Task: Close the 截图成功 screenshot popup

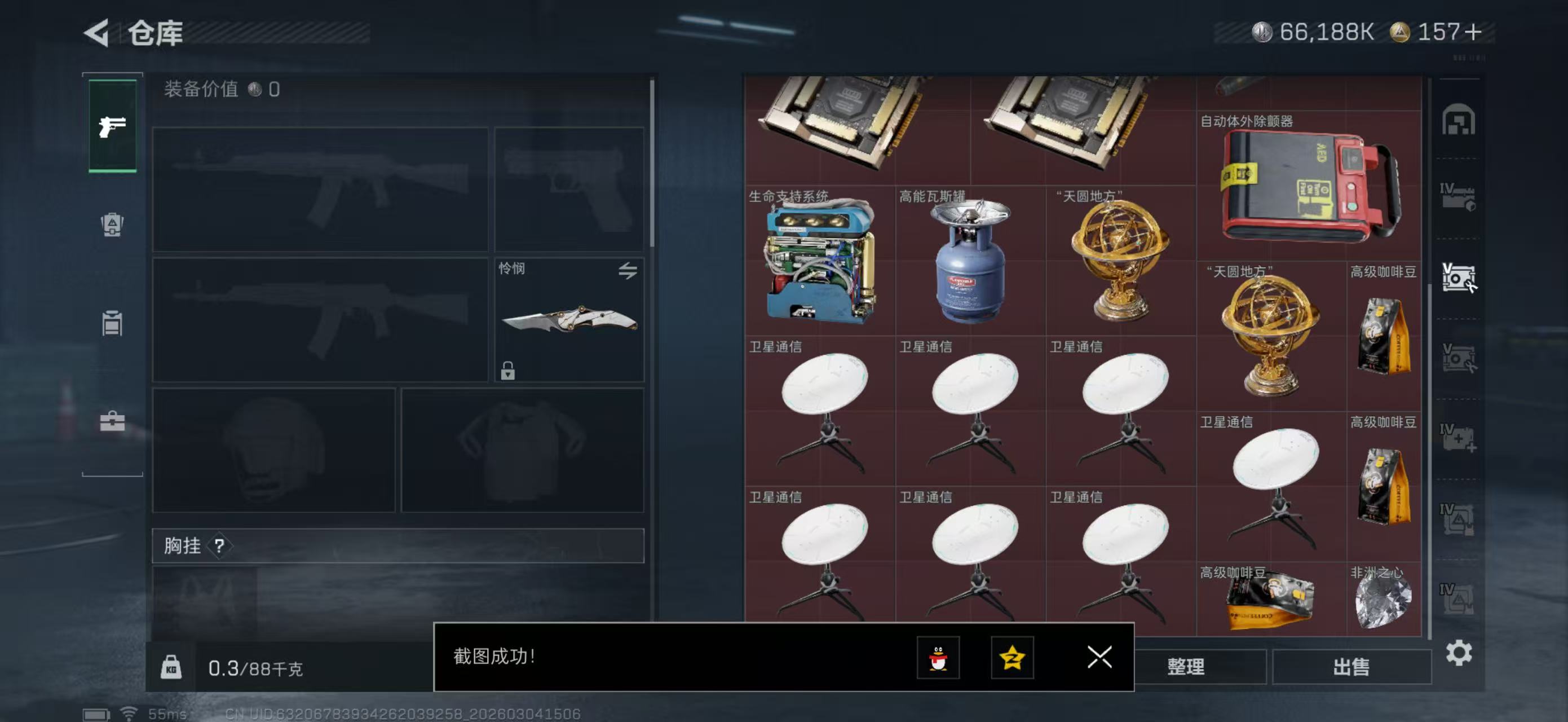Action: pyautogui.click(x=1099, y=657)
